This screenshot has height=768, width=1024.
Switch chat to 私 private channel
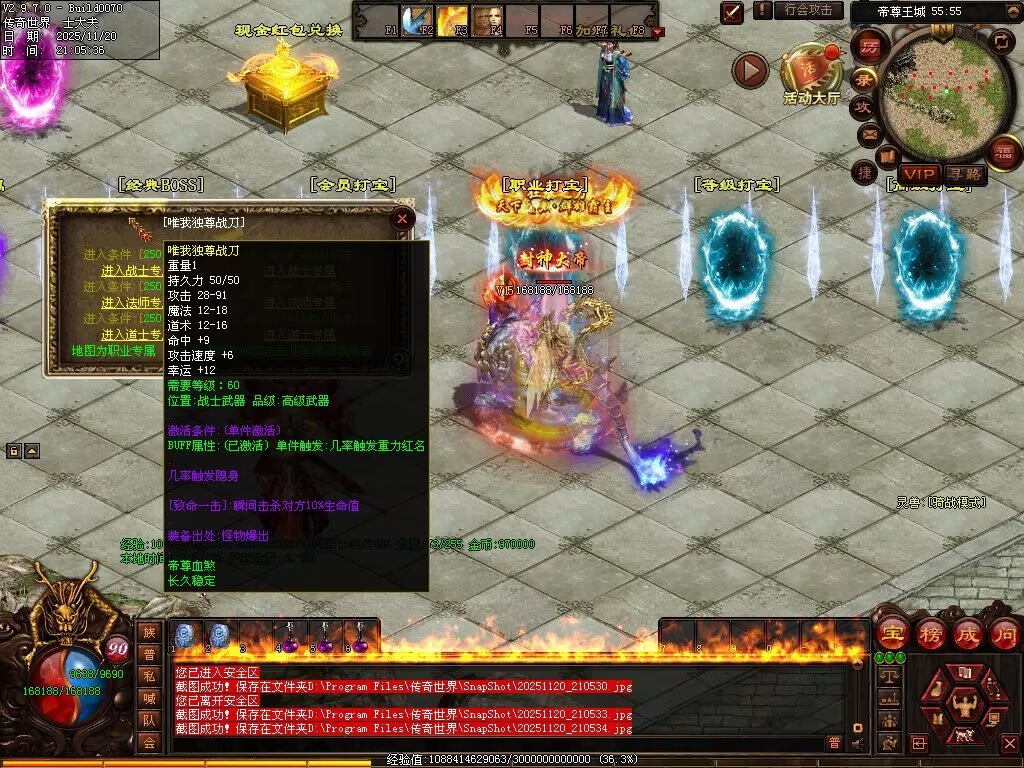click(149, 675)
